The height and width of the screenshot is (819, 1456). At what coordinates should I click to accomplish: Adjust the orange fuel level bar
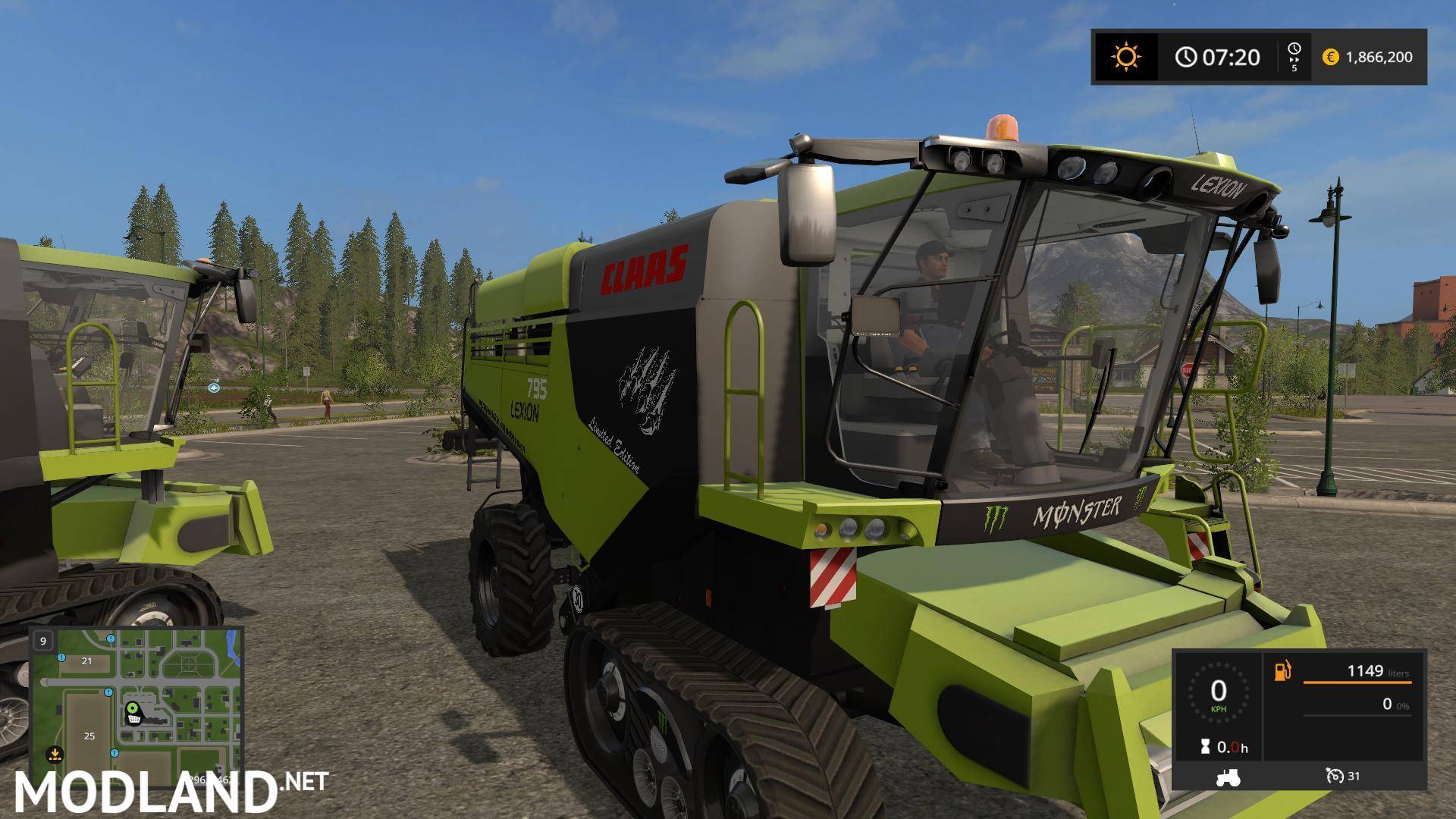tap(1357, 682)
